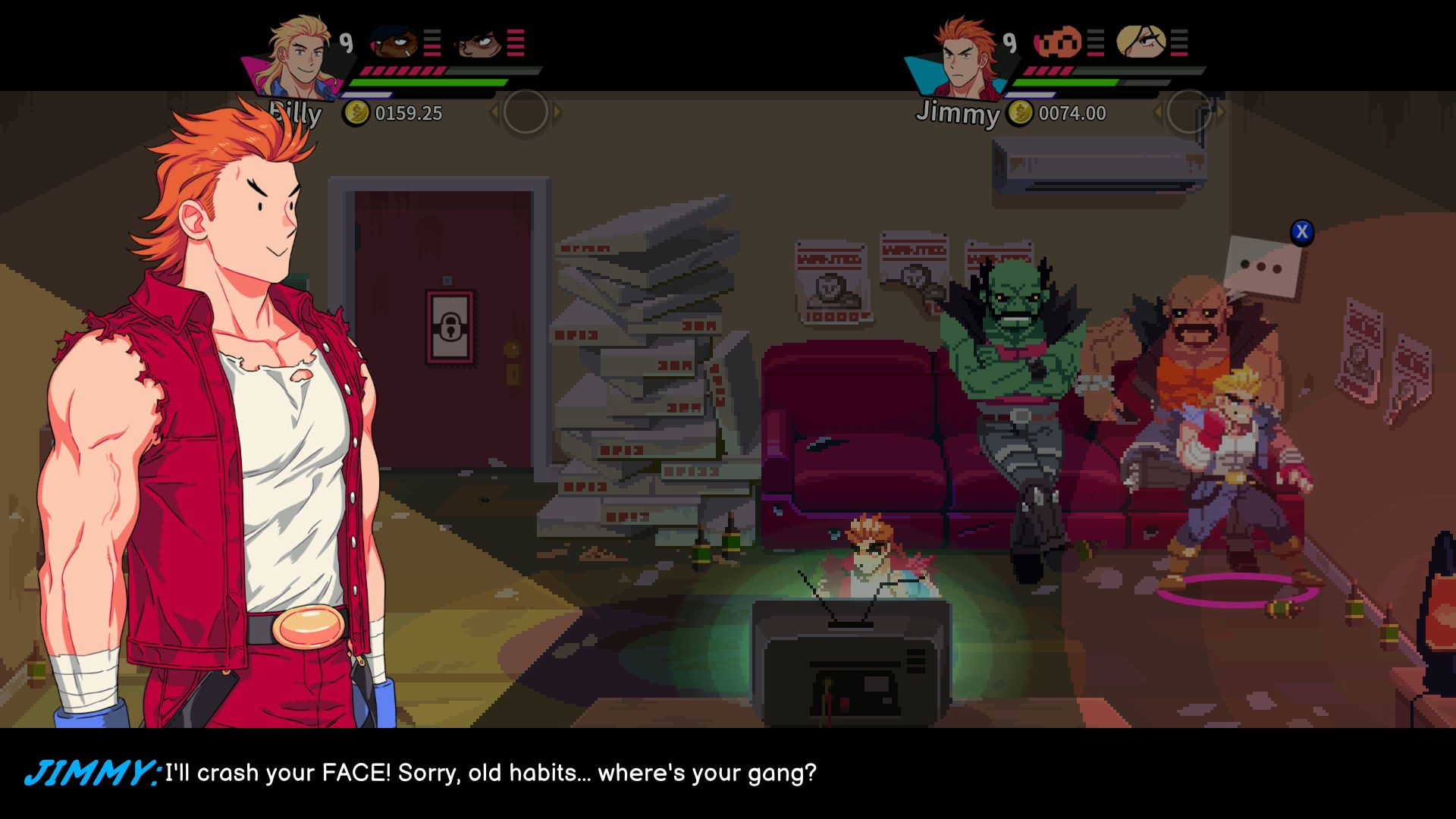The width and height of the screenshot is (1456, 819).
Task: Click the empty circular item slot in Billy's HUD
Action: tap(525, 111)
